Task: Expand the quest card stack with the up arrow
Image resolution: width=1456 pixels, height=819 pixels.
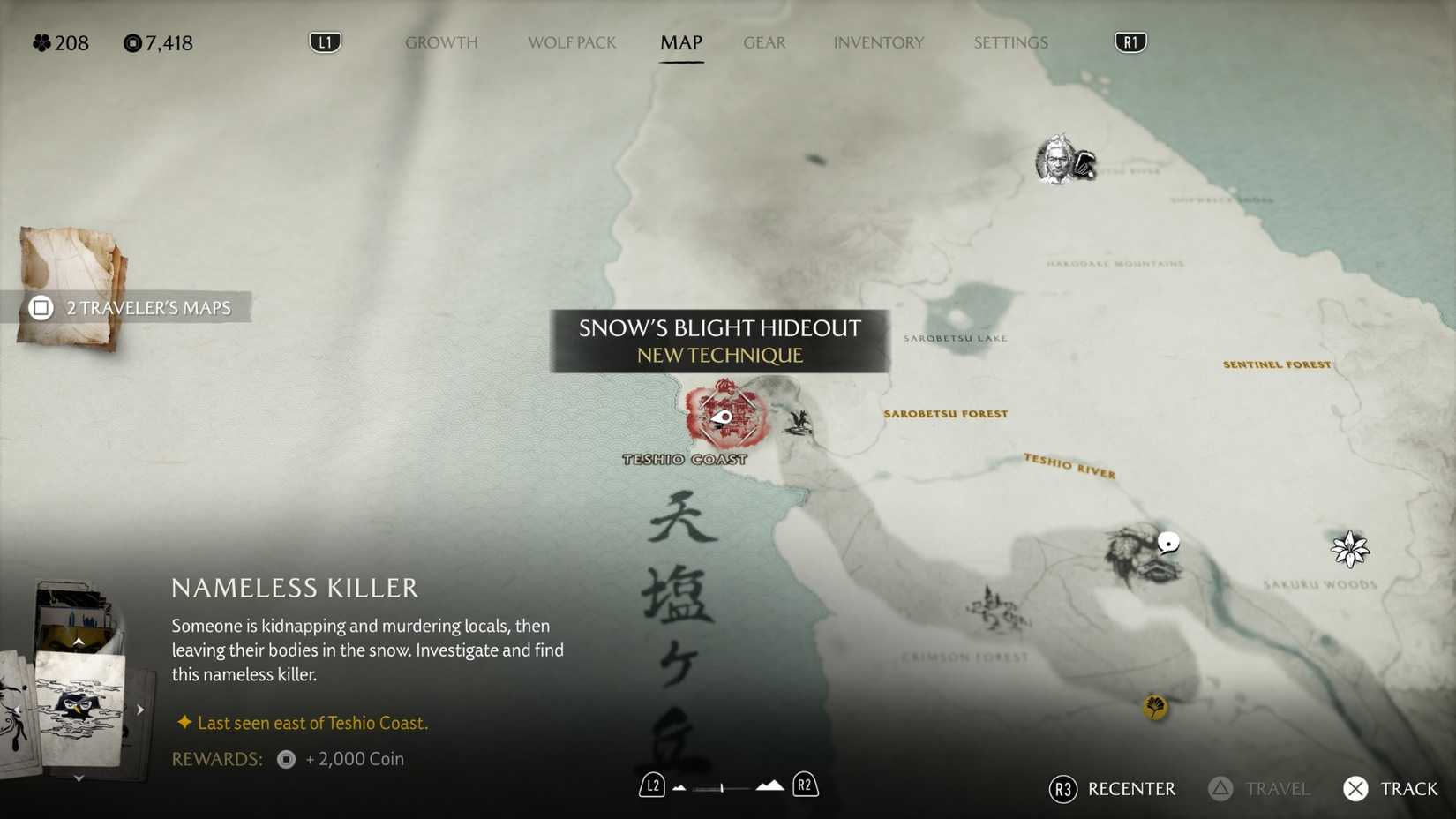Action: tap(79, 642)
